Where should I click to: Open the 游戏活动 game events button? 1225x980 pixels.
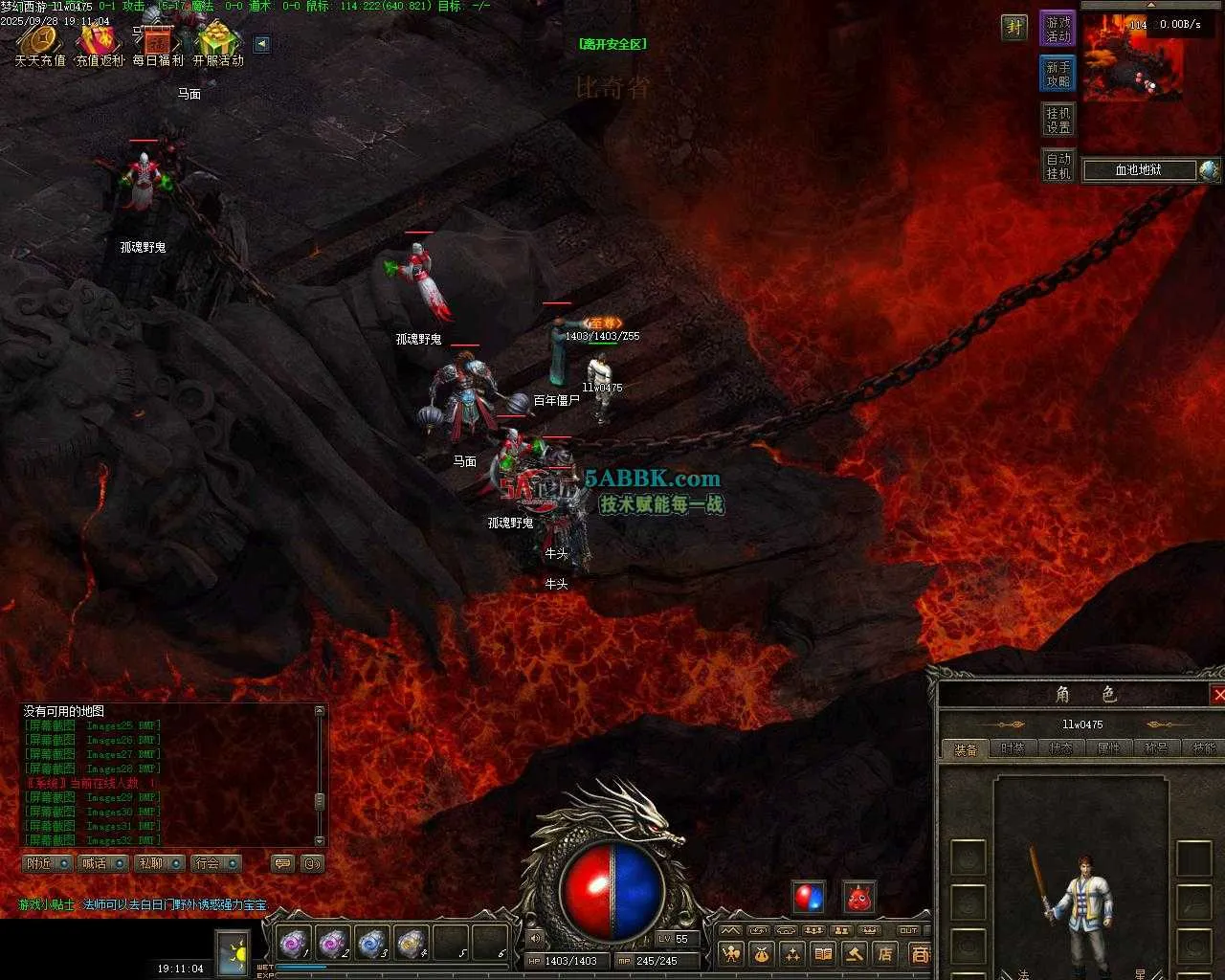(1058, 29)
